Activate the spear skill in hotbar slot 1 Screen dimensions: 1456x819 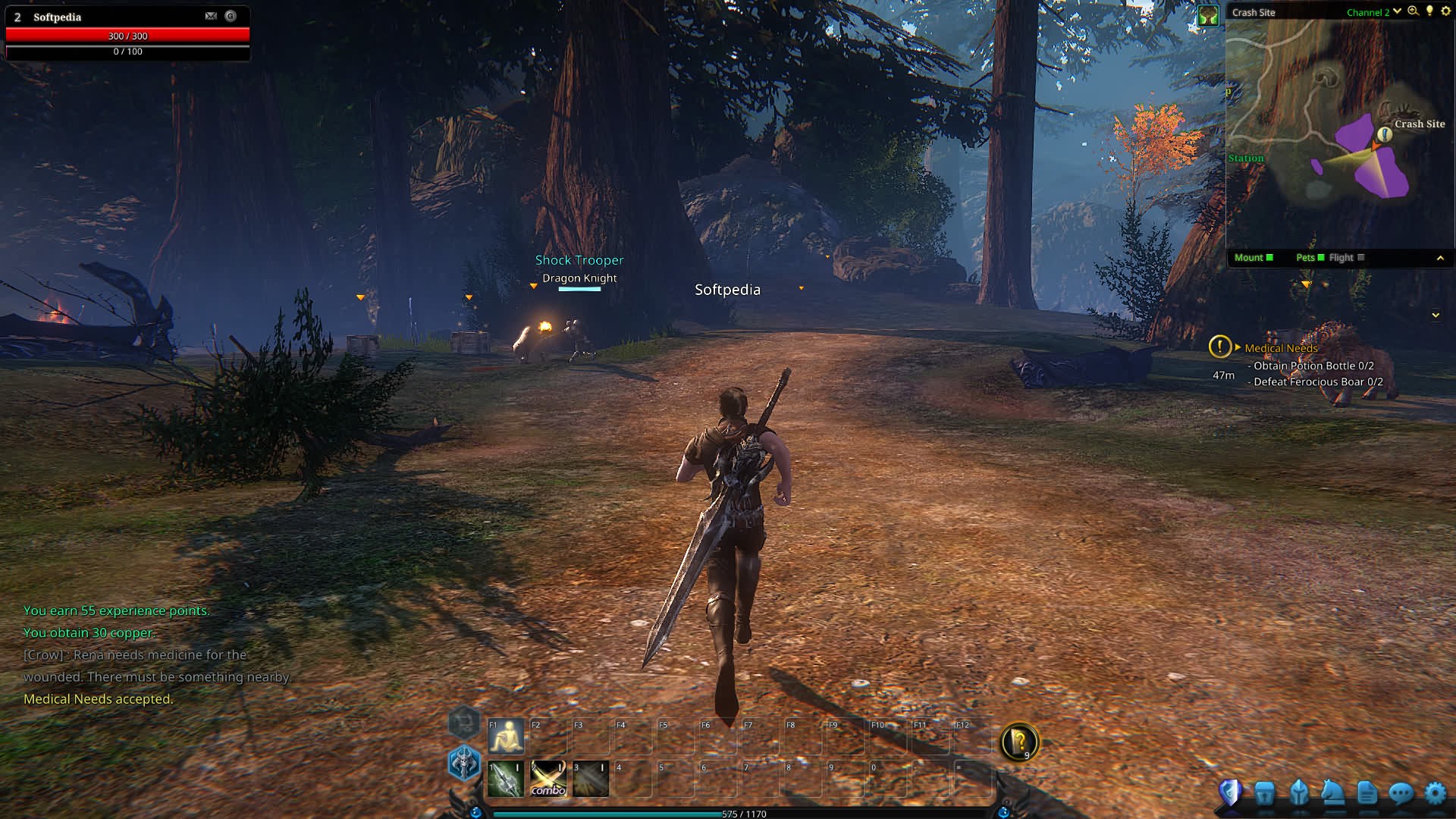click(505, 779)
